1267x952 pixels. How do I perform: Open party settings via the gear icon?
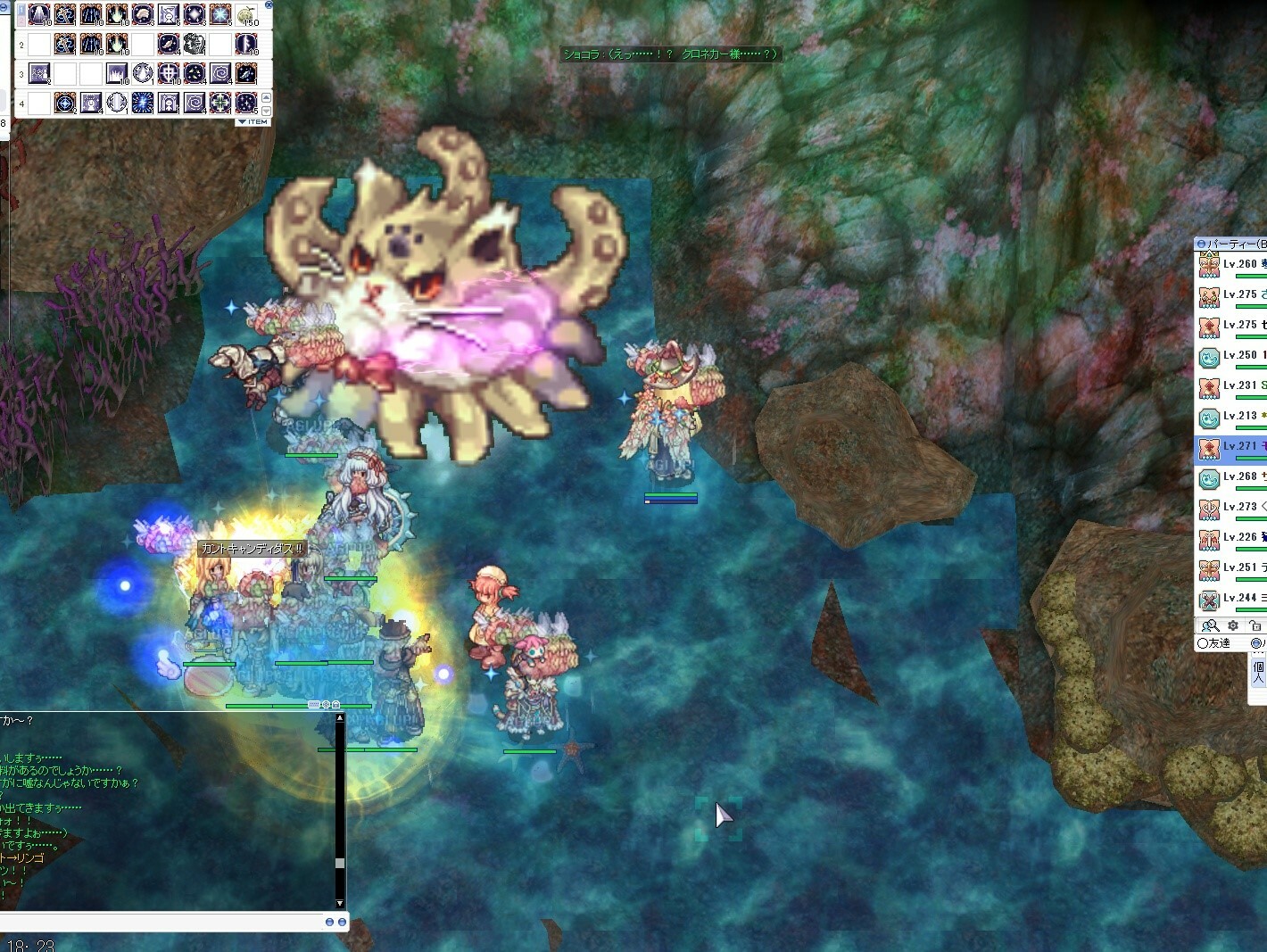pyautogui.click(x=1233, y=626)
